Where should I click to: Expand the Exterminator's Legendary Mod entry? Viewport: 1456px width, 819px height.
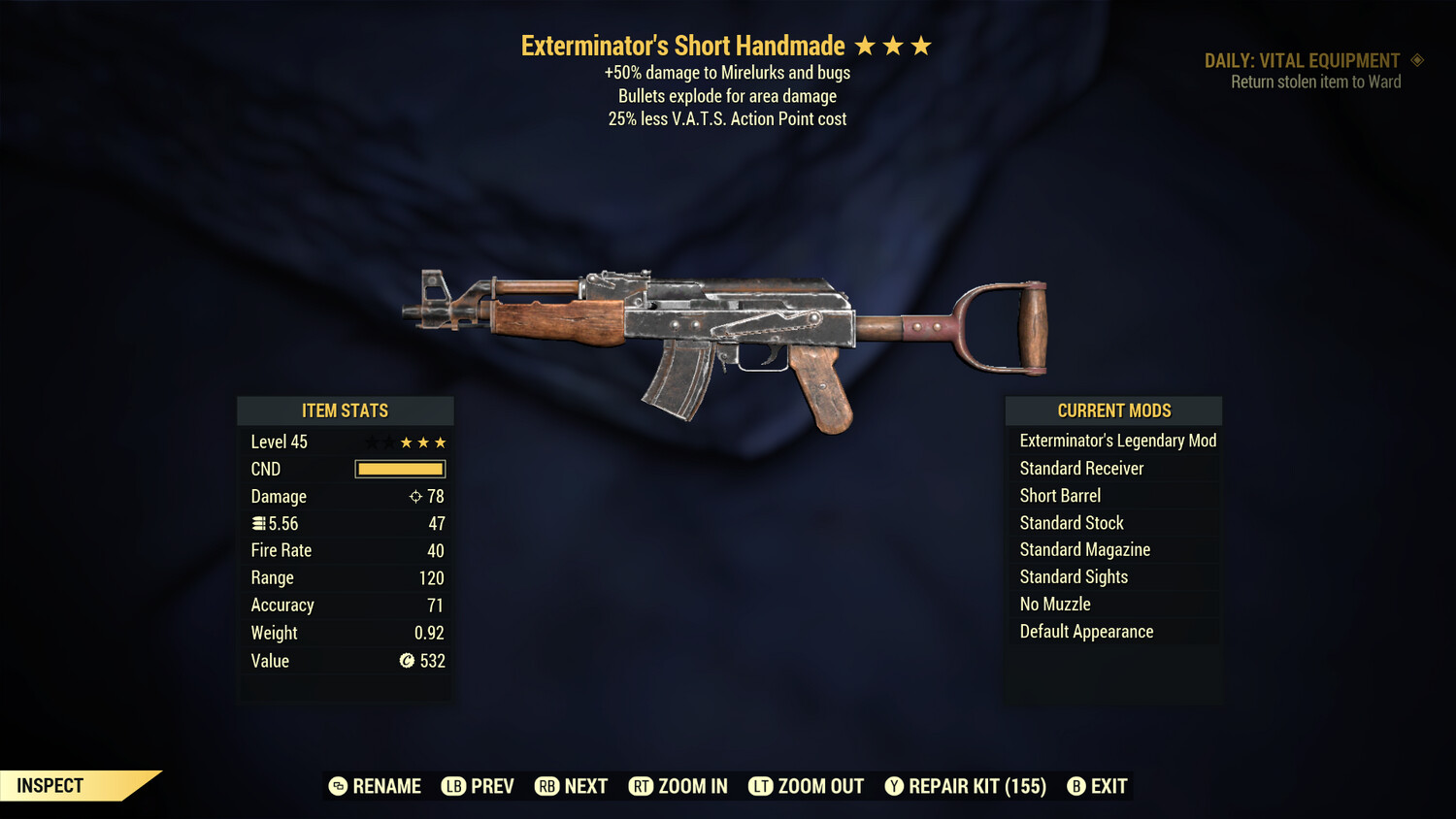coord(1114,441)
